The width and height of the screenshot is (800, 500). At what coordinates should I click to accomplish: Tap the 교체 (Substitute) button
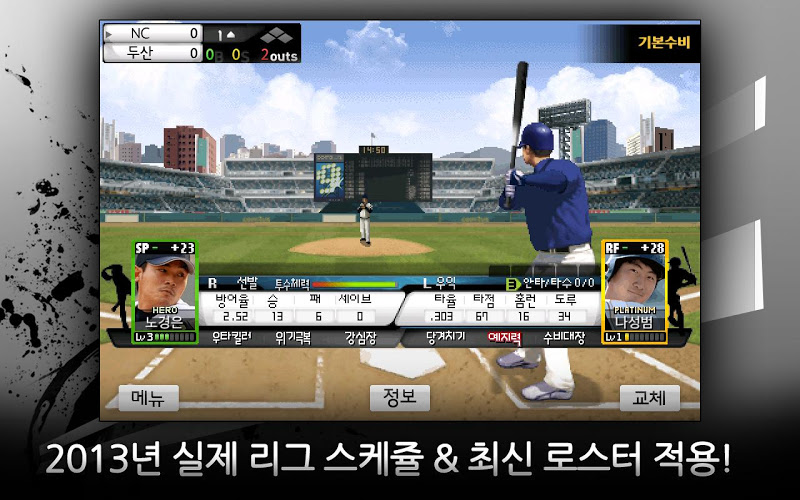tap(649, 397)
